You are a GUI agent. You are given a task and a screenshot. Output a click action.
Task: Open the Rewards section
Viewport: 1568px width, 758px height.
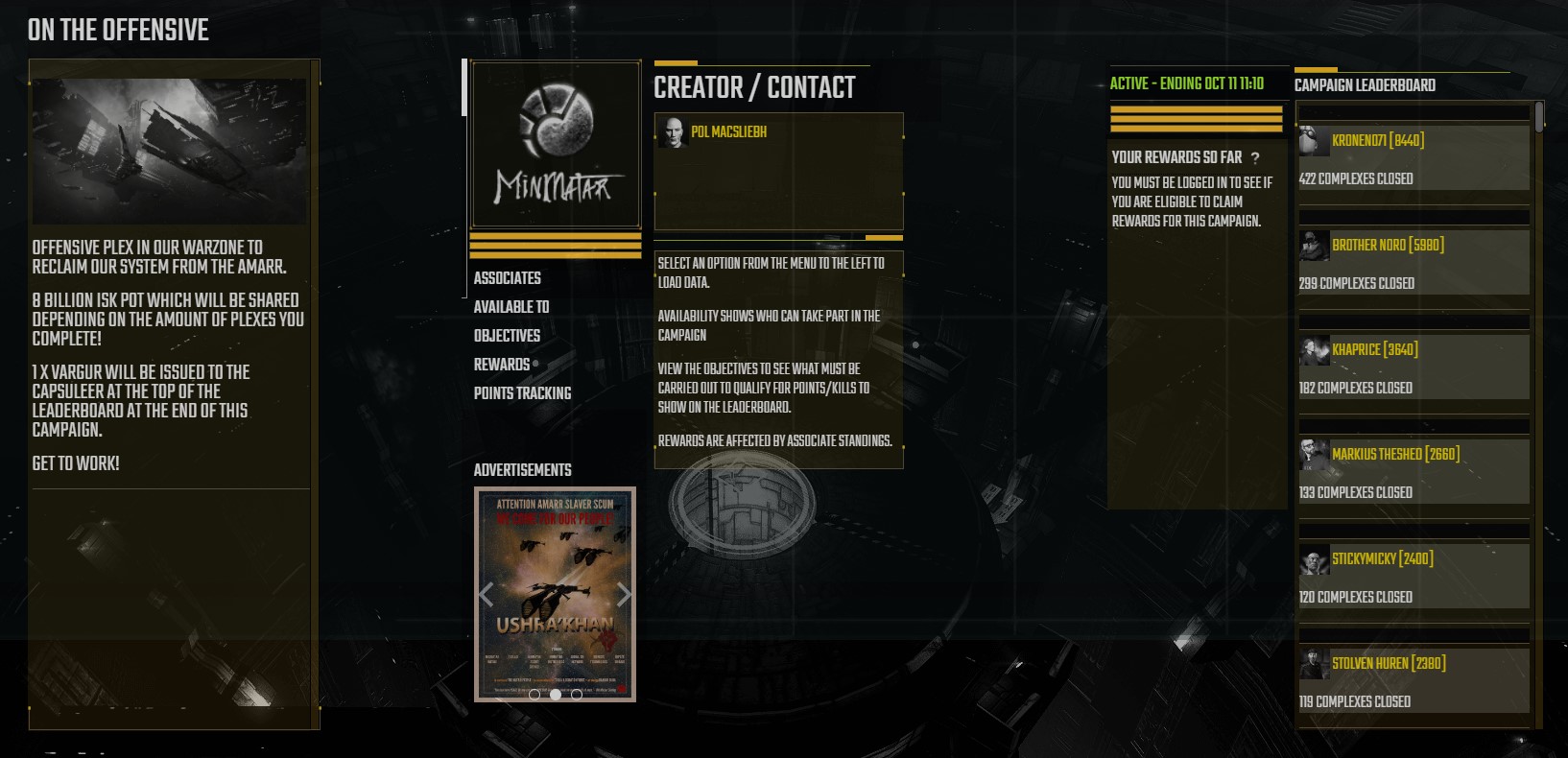point(502,365)
